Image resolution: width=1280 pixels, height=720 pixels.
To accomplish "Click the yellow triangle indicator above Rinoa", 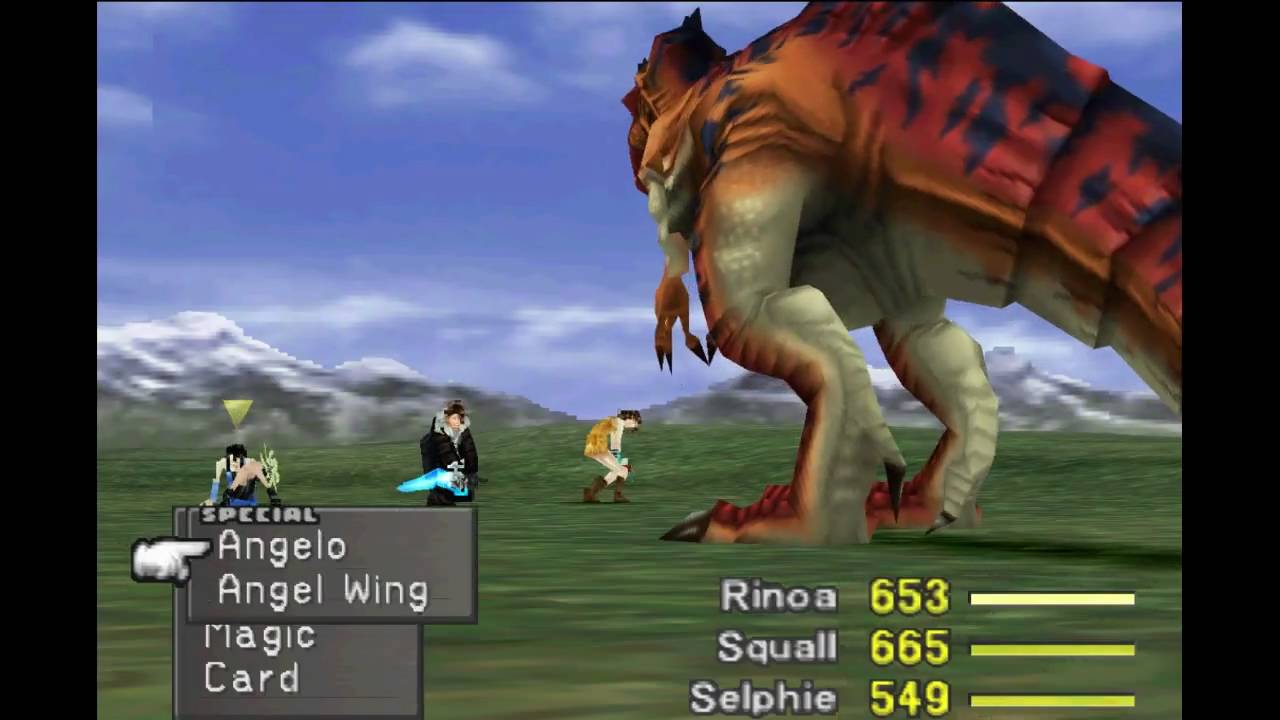I will click(x=235, y=410).
